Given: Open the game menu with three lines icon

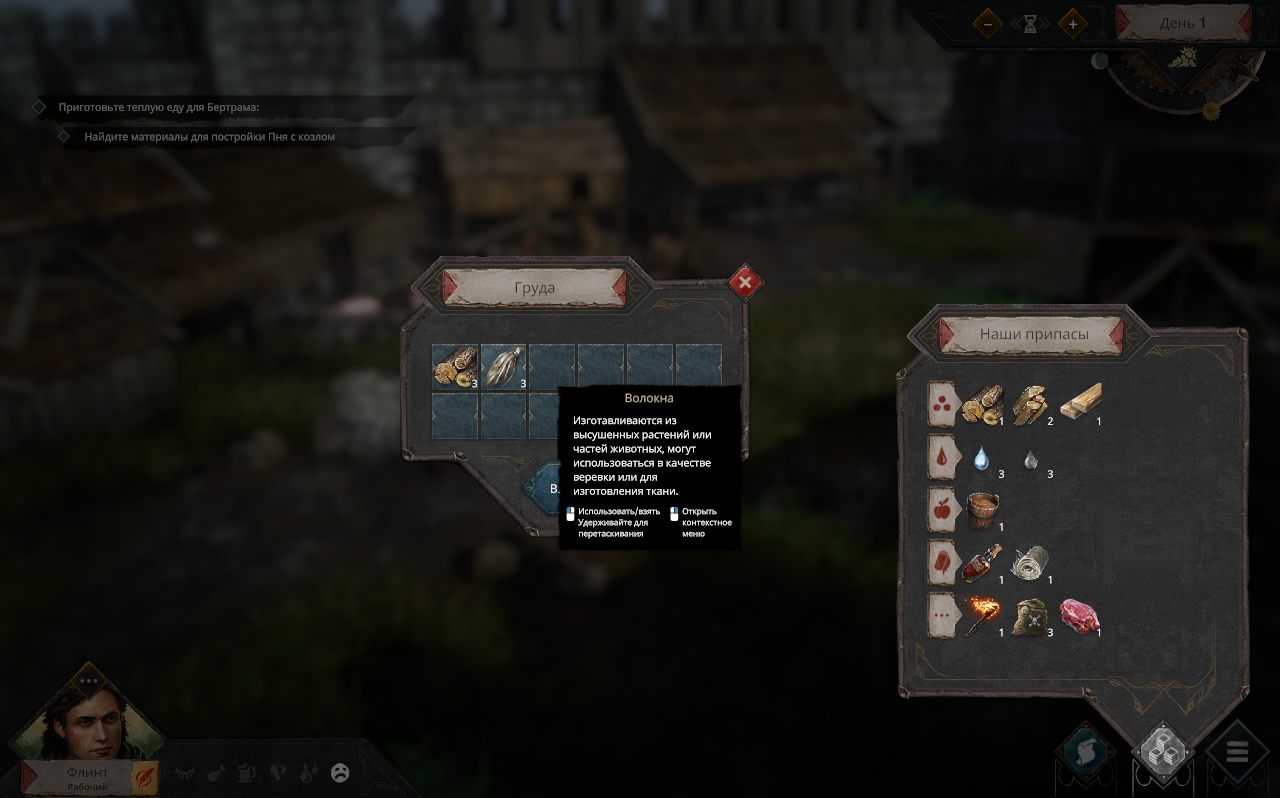Looking at the screenshot, I should coord(1235,753).
